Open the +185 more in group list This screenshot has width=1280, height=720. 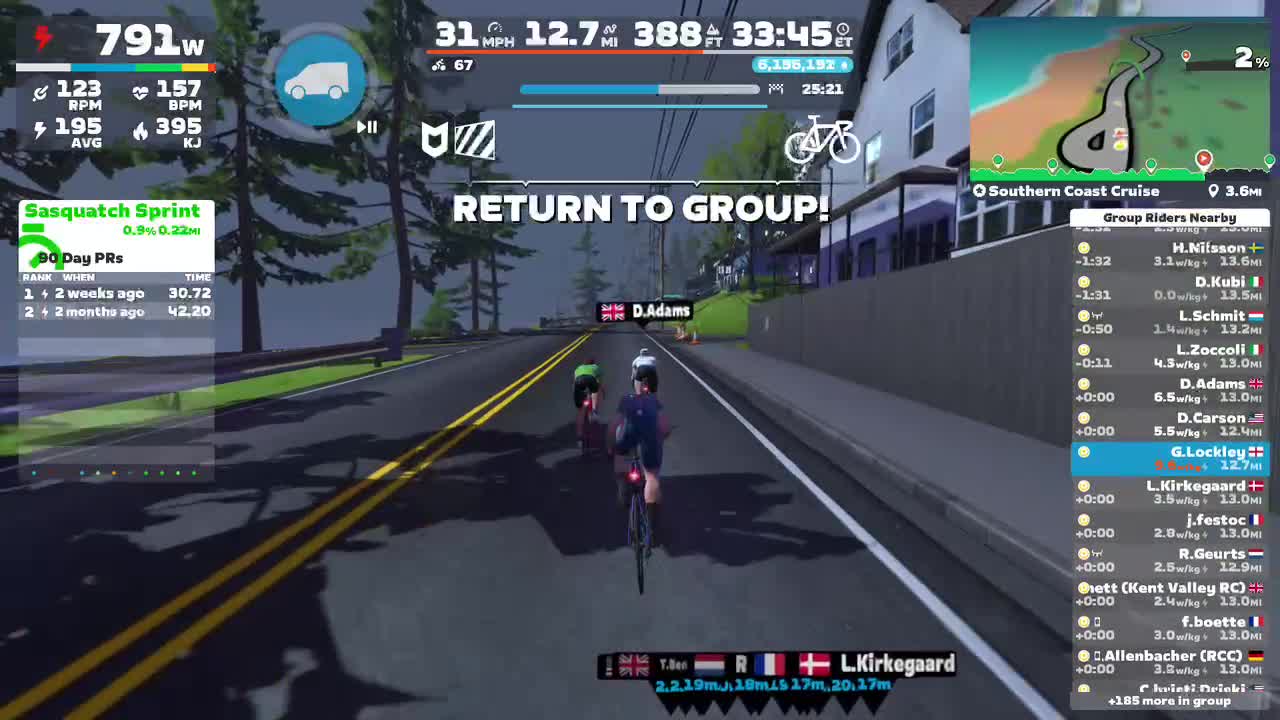[x=1170, y=702]
